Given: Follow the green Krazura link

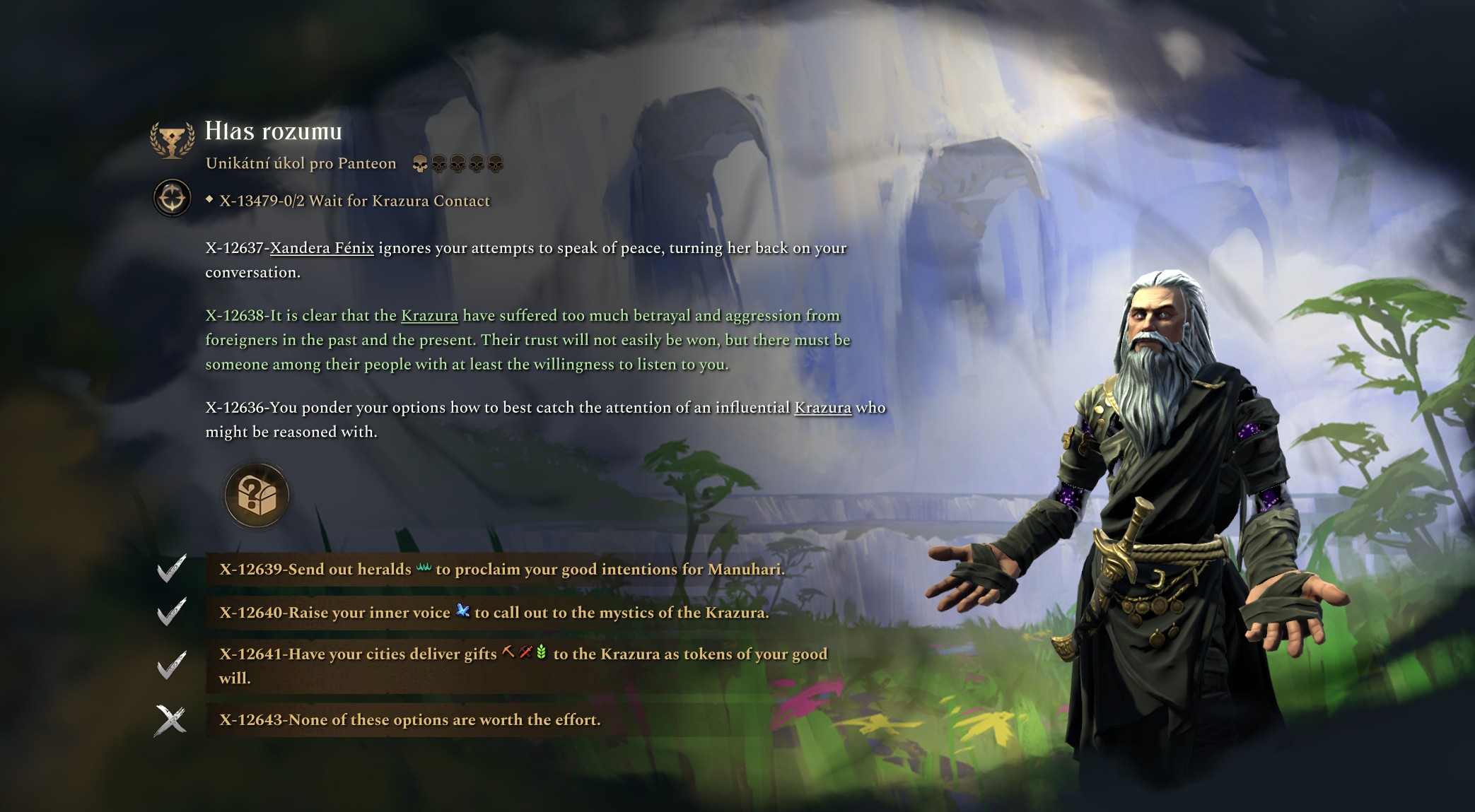Looking at the screenshot, I should click(x=429, y=316).
